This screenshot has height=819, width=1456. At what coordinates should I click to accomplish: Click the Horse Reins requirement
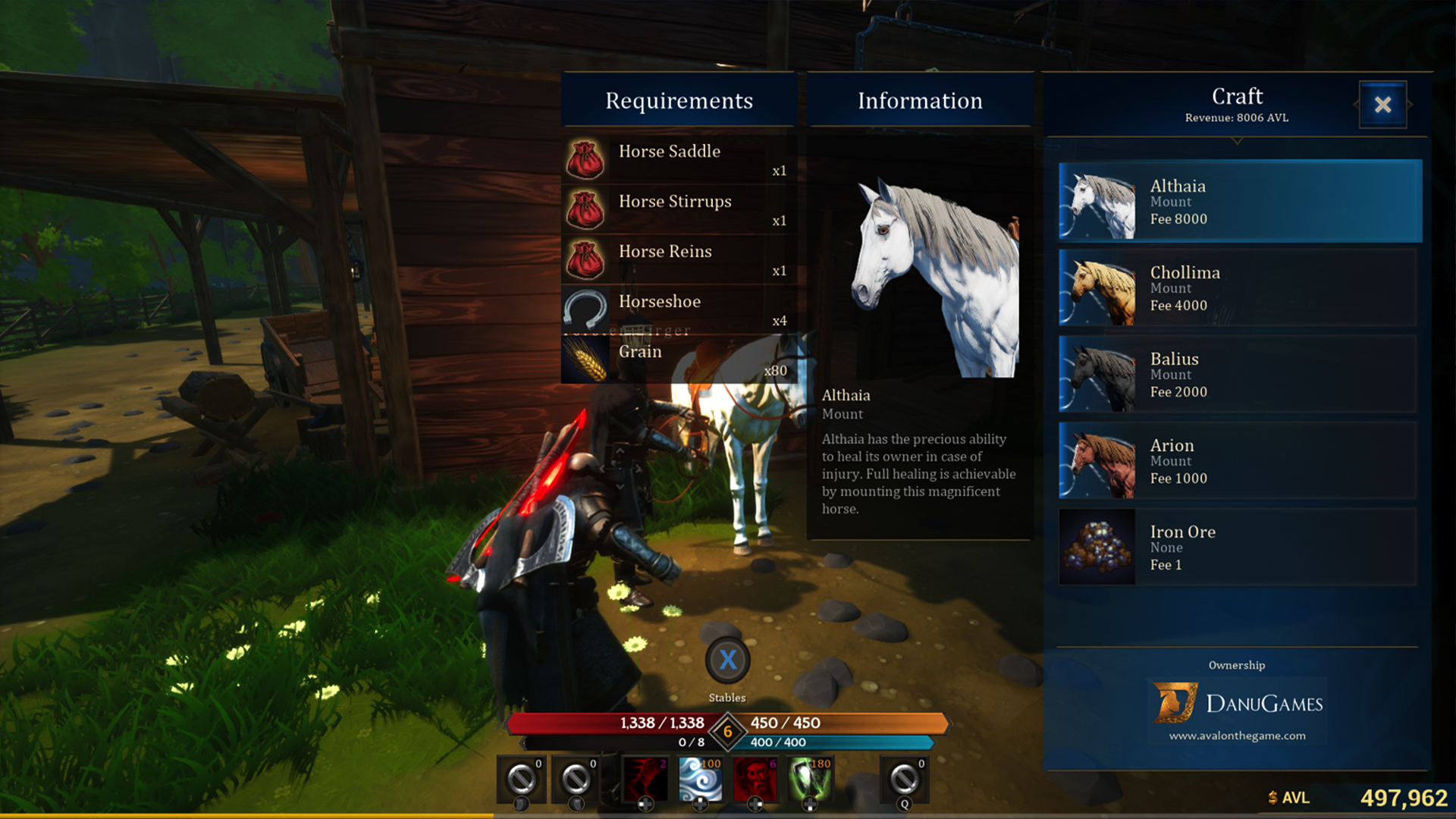pyautogui.click(x=678, y=259)
